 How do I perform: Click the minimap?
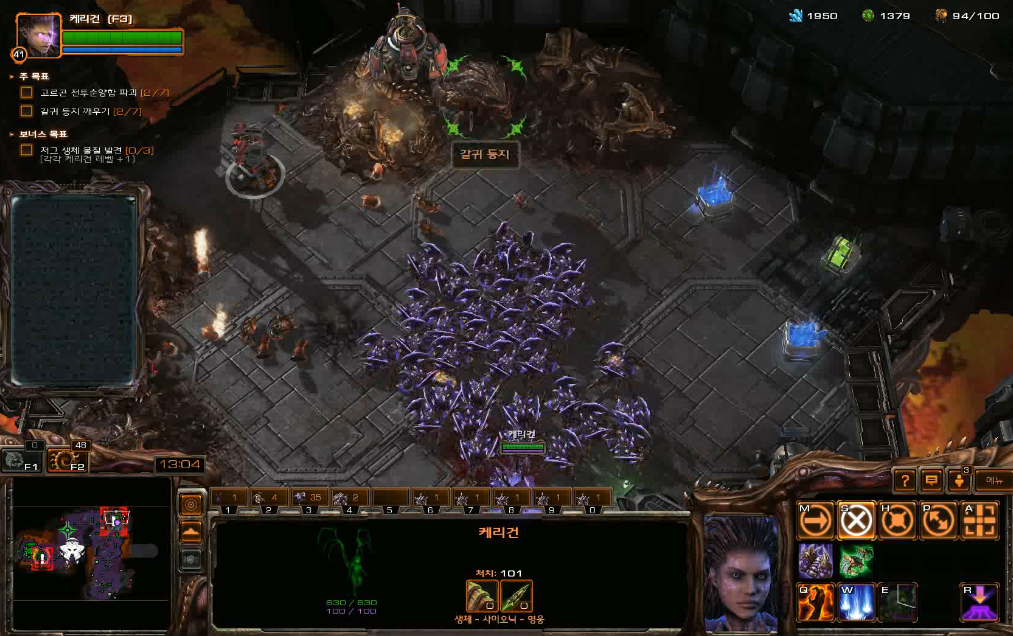click(x=90, y=552)
